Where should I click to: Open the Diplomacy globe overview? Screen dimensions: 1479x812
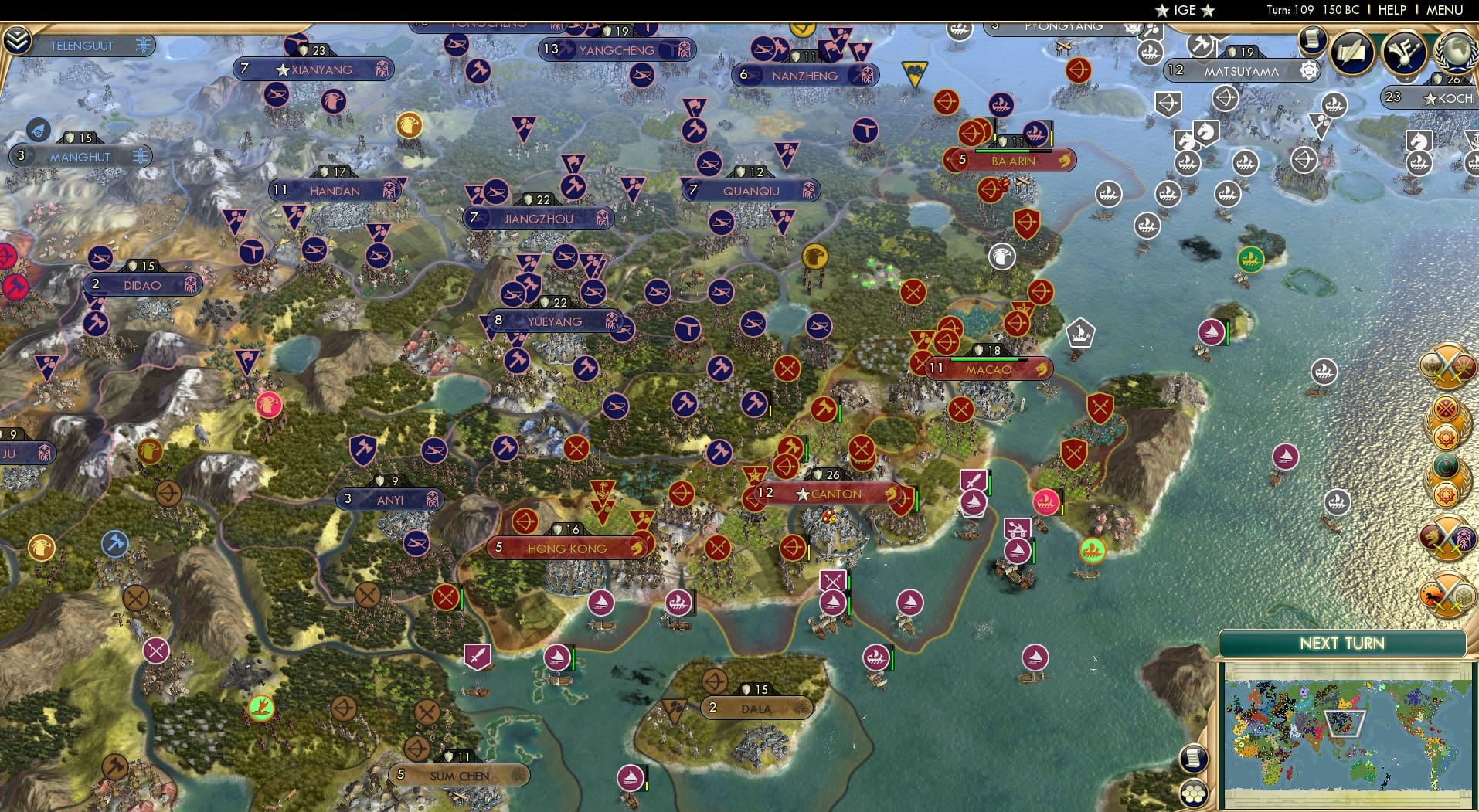tap(1455, 53)
